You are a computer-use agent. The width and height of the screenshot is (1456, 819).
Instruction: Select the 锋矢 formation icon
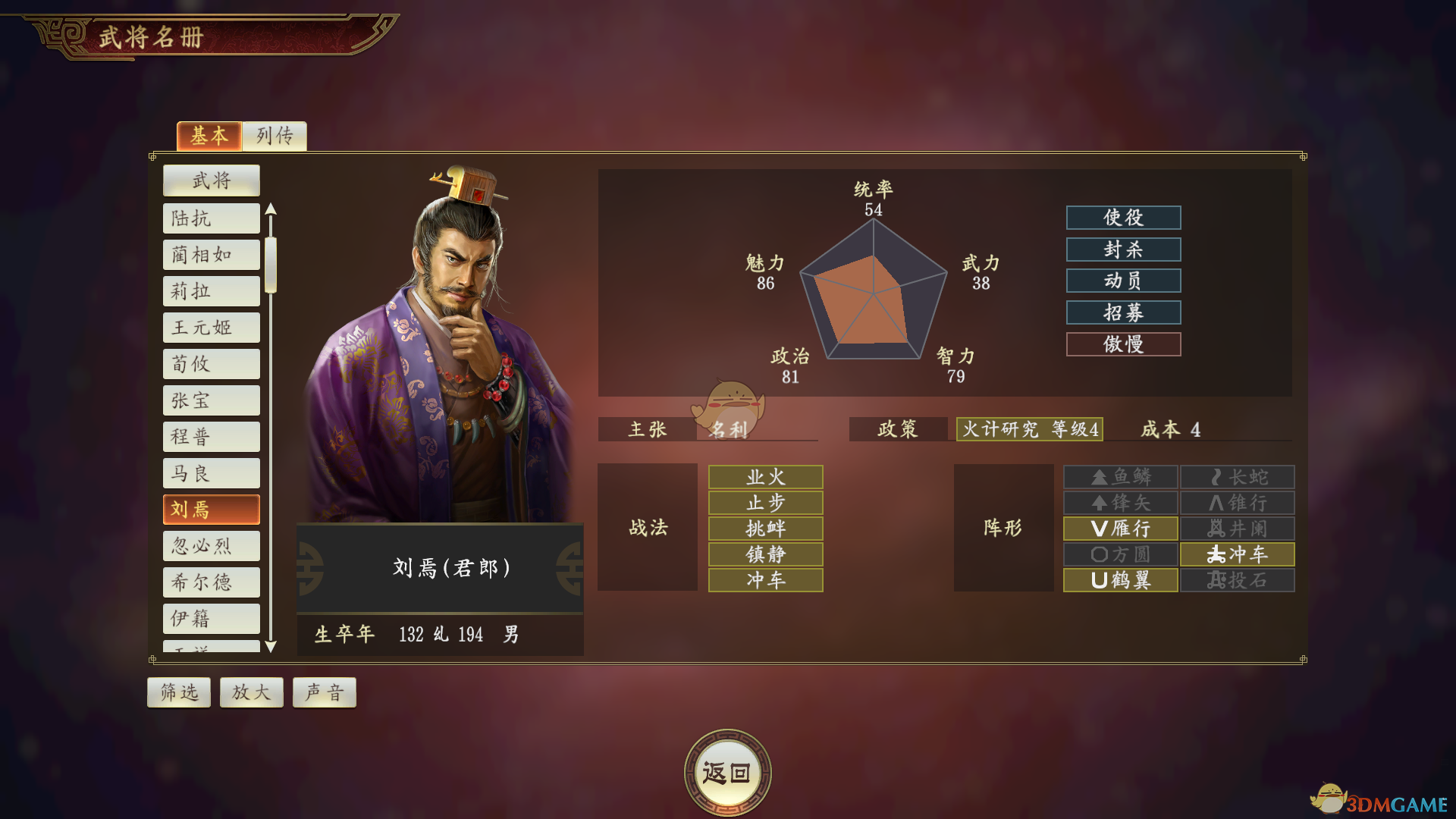click(1120, 503)
